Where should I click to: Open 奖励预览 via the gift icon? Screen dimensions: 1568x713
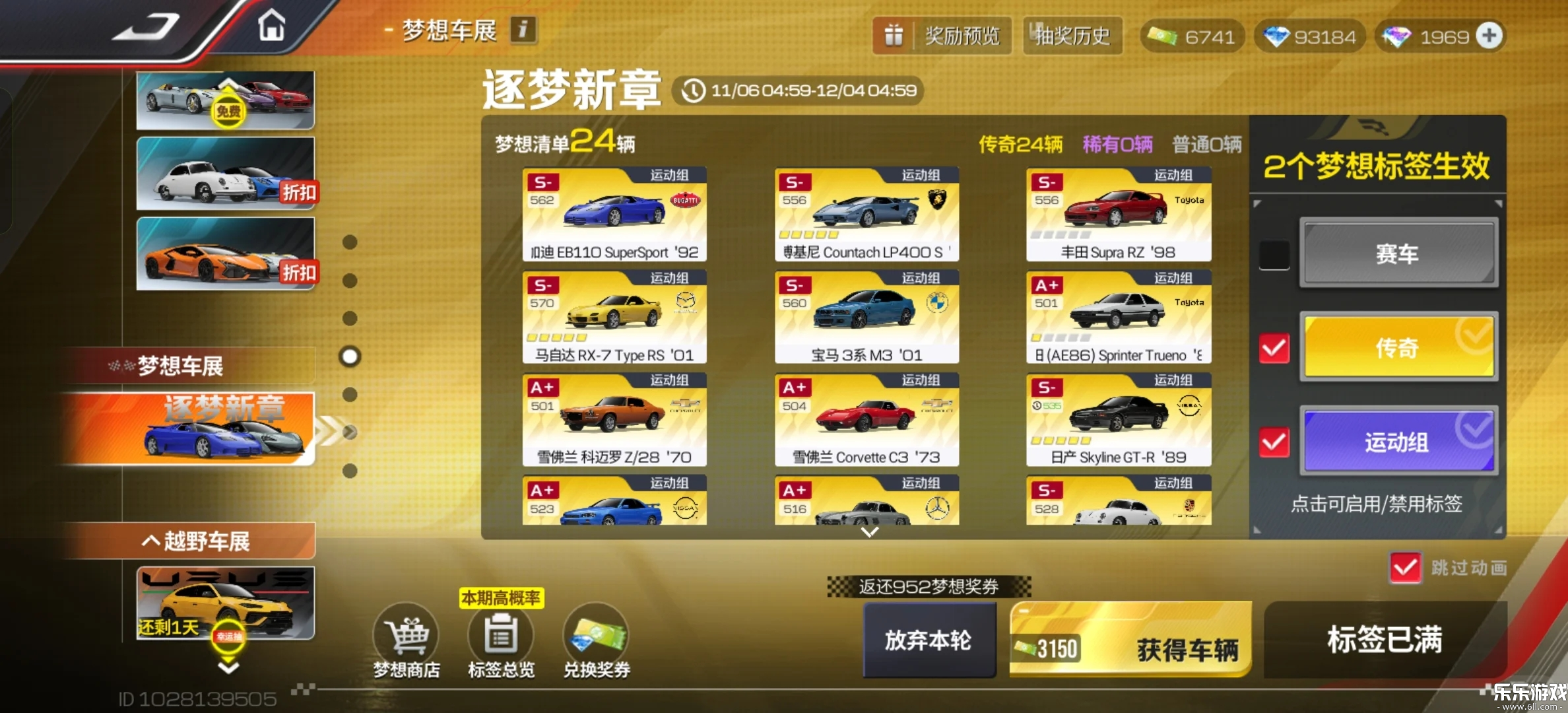942,36
